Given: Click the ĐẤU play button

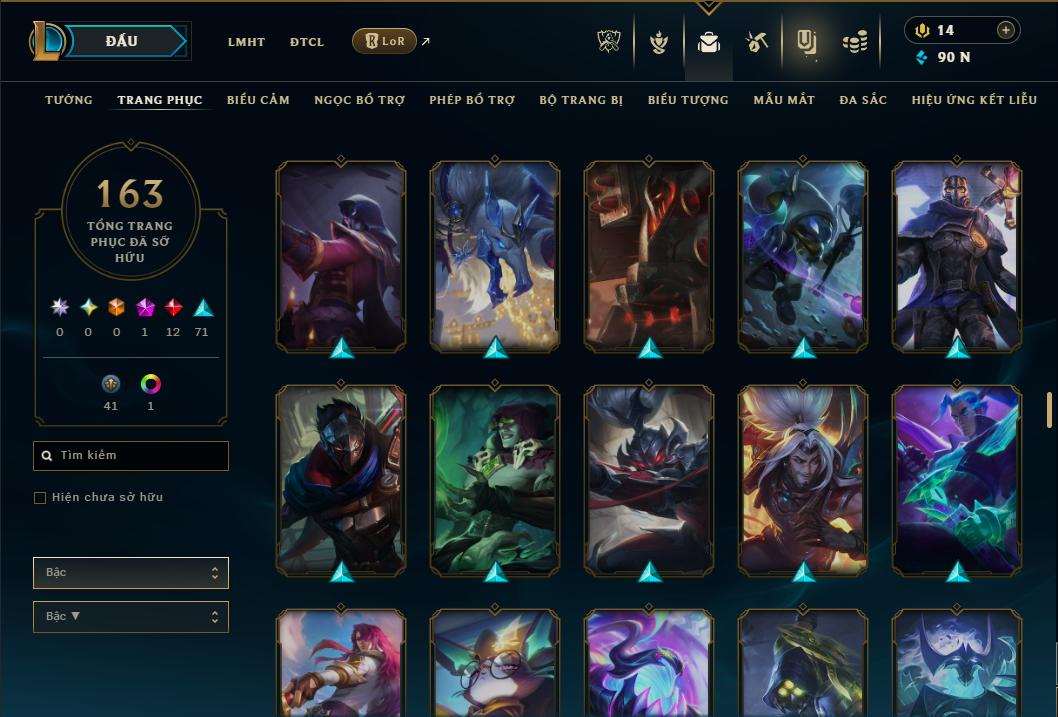Looking at the screenshot, I should click(x=121, y=41).
